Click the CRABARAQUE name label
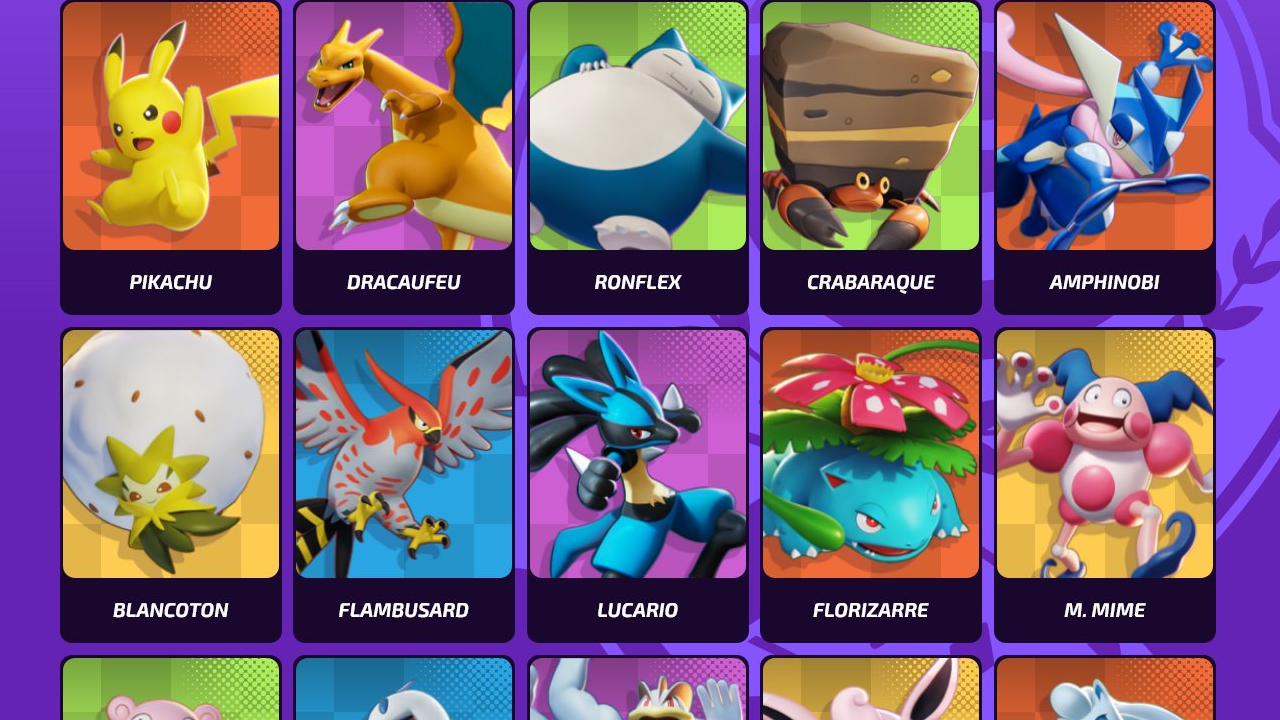The height and width of the screenshot is (720, 1280). pos(870,282)
